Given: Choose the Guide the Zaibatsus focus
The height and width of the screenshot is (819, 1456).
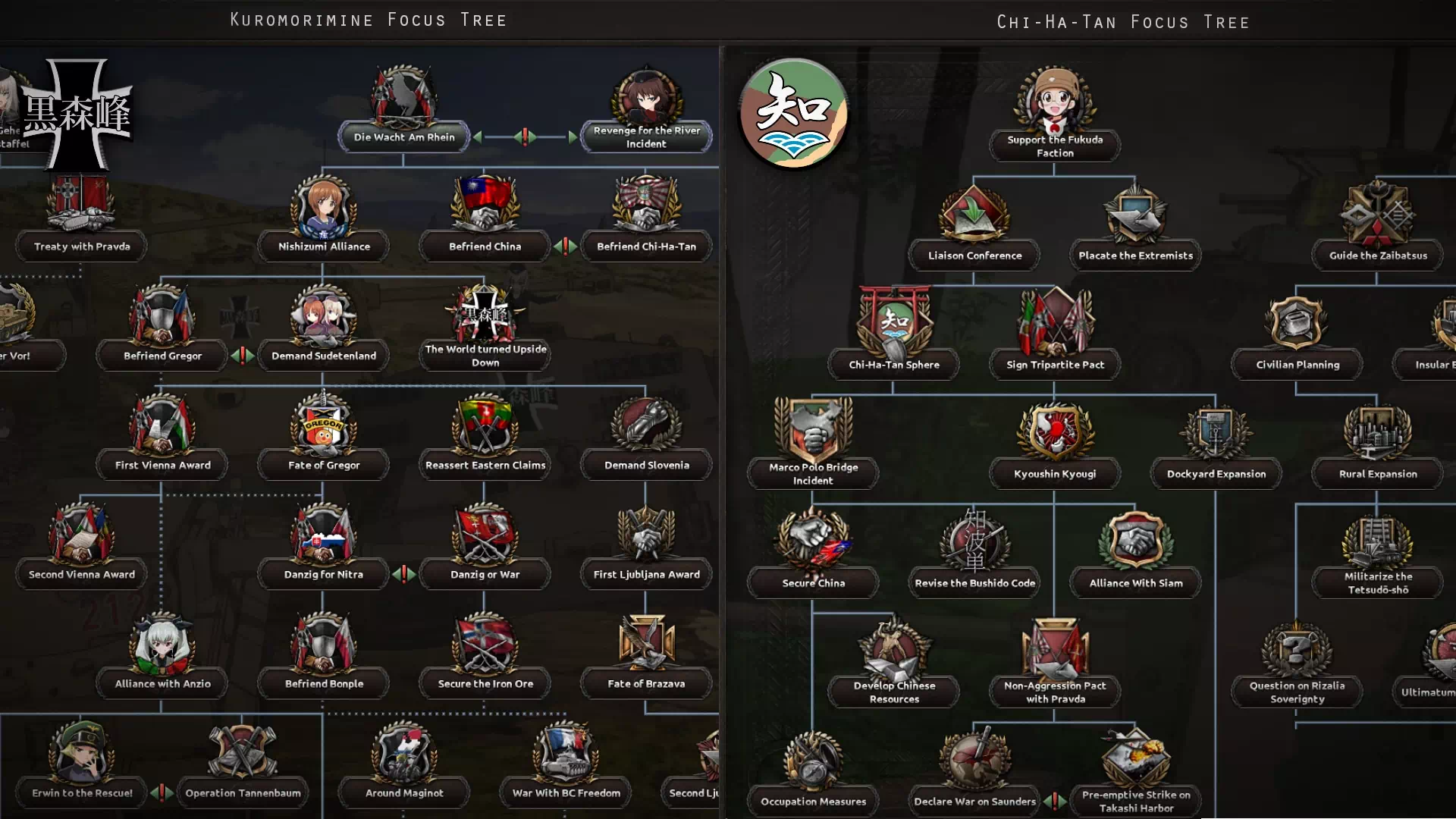Looking at the screenshot, I should pyautogui.click(x=1378, y=256).
